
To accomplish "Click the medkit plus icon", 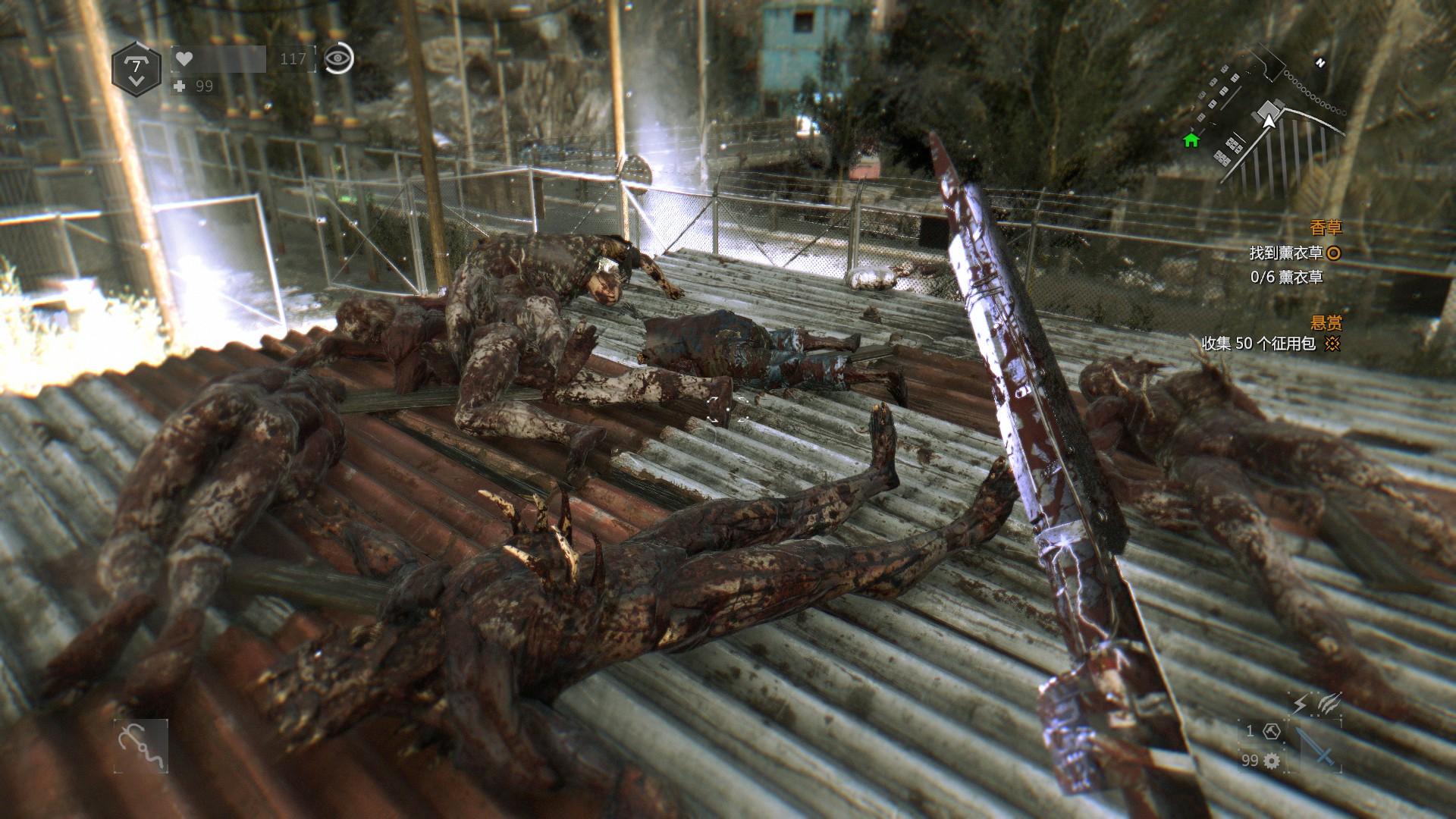I will pos(179,86).
